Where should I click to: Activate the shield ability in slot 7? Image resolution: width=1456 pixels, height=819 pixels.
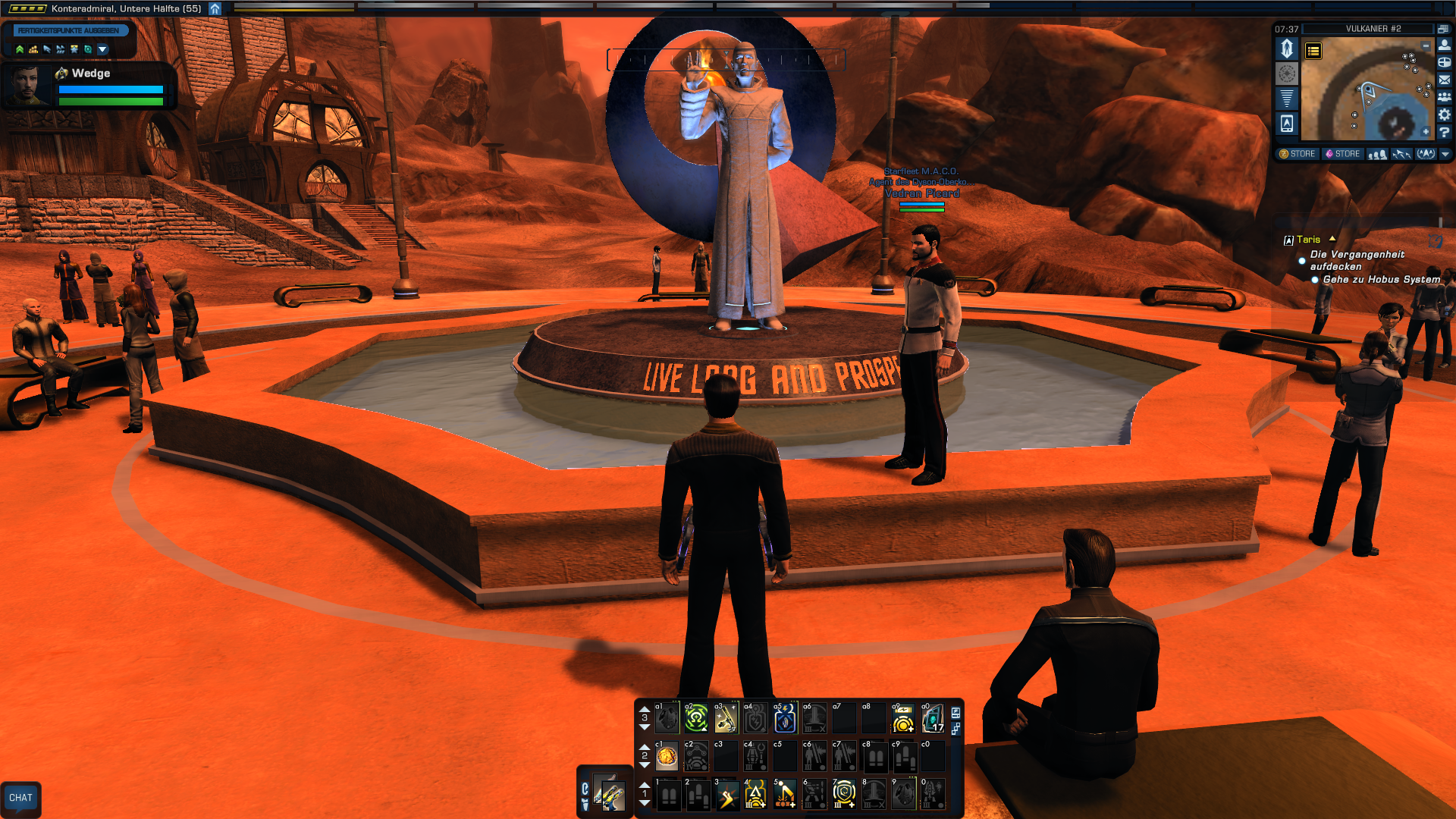tap(844, 794)
